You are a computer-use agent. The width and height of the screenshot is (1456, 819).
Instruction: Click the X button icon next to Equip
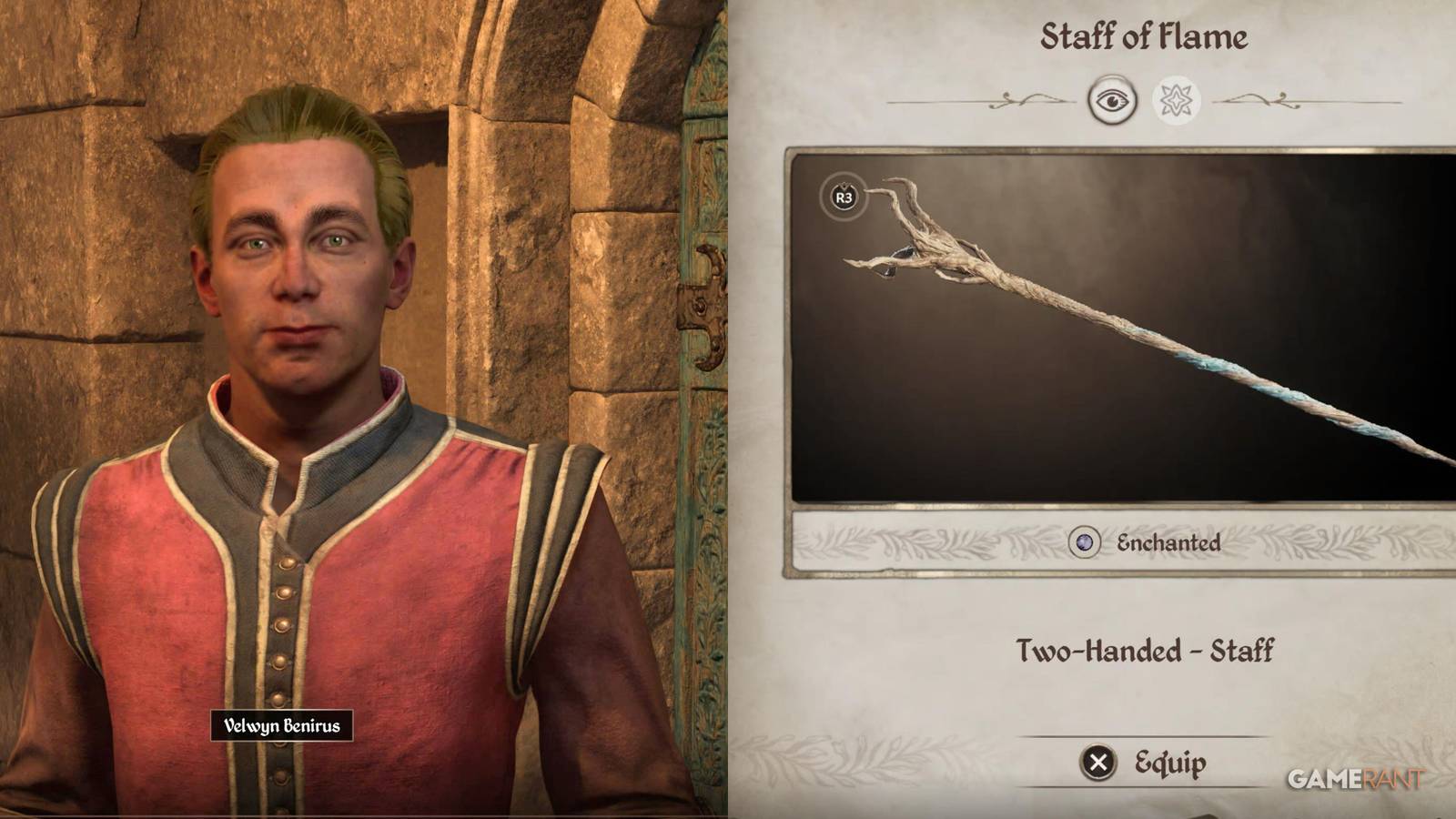tap(1100, 763)
